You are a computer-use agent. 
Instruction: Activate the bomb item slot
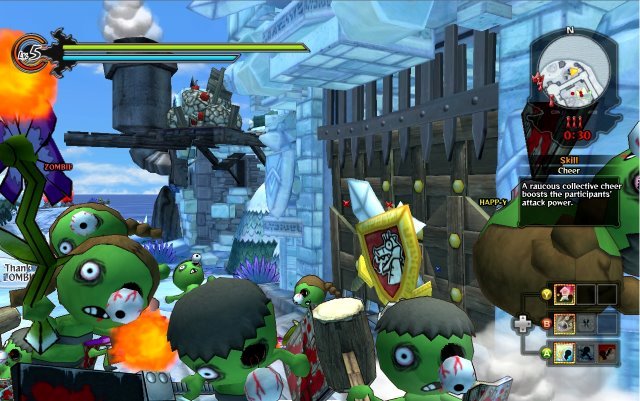pos(565,322)
